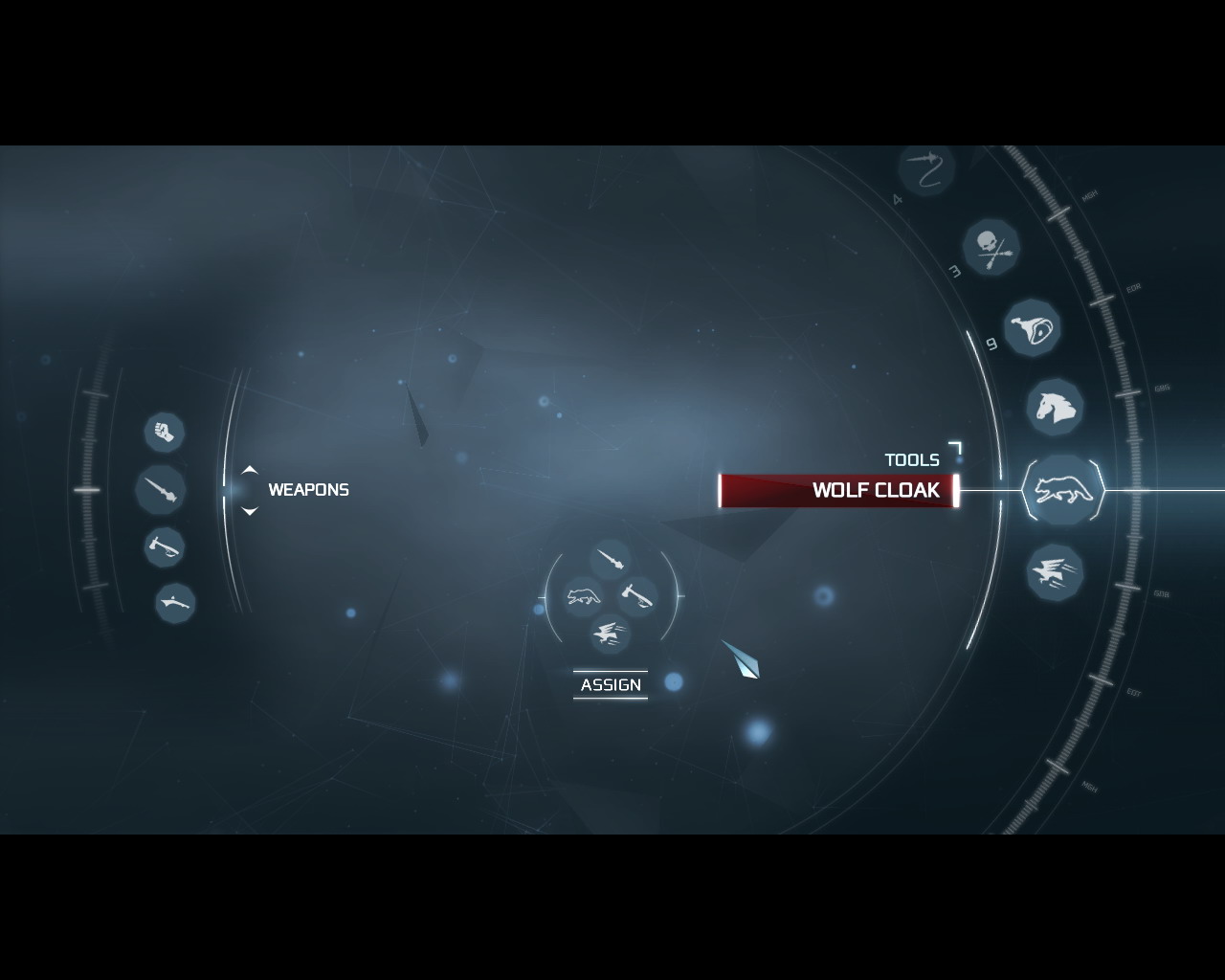Select the meat bait tool icon
Viewport: 1225px width, 980px height.
[1032, 328]
